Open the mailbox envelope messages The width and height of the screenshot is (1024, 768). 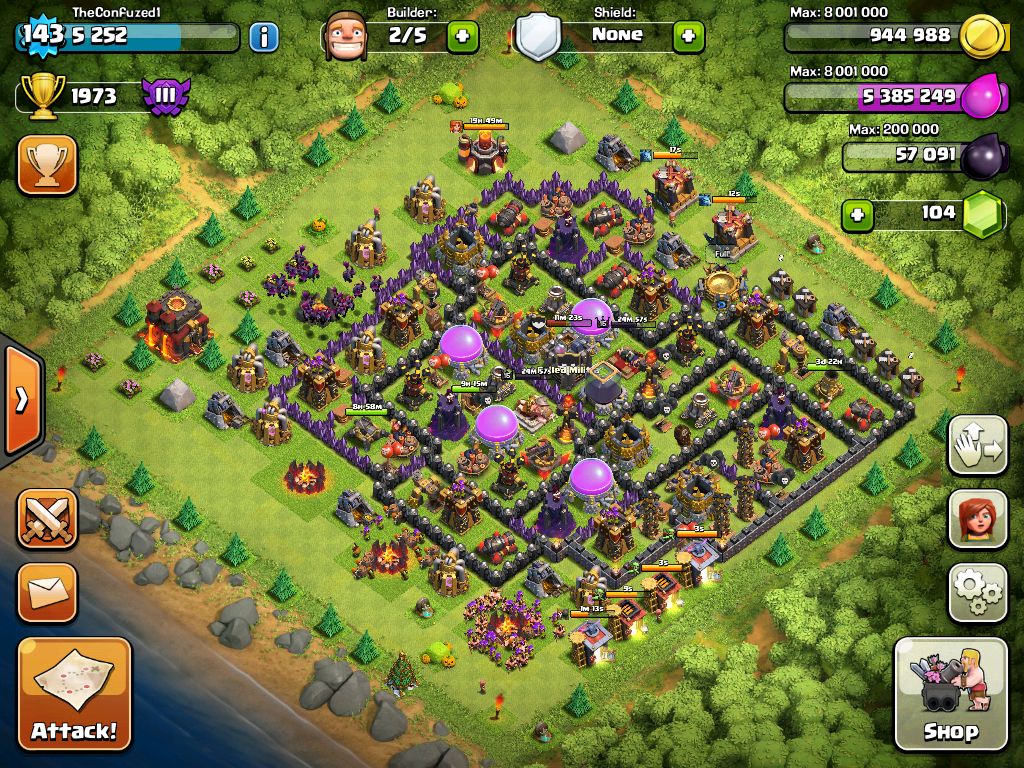point(47,592)
